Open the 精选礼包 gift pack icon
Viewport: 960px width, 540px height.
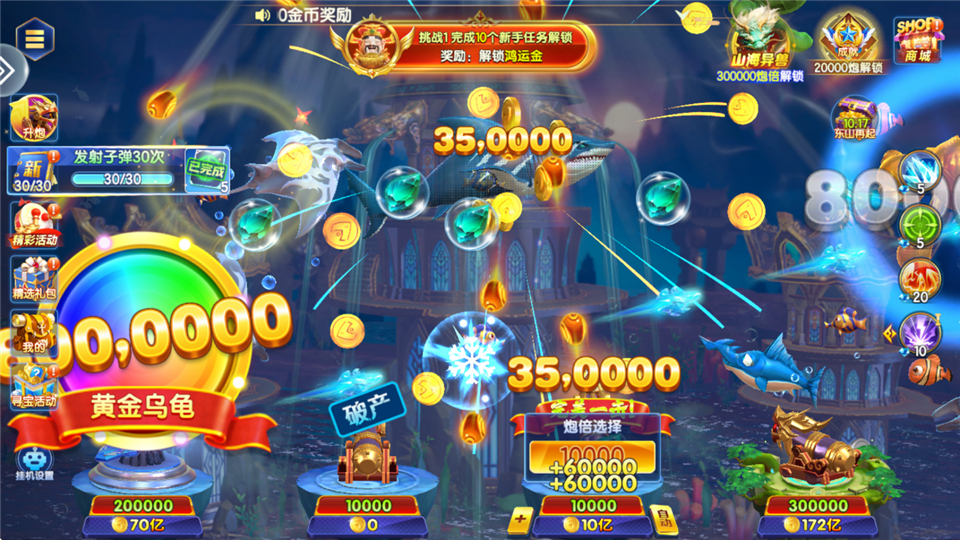pyautogui.click(x=34, y=279)
